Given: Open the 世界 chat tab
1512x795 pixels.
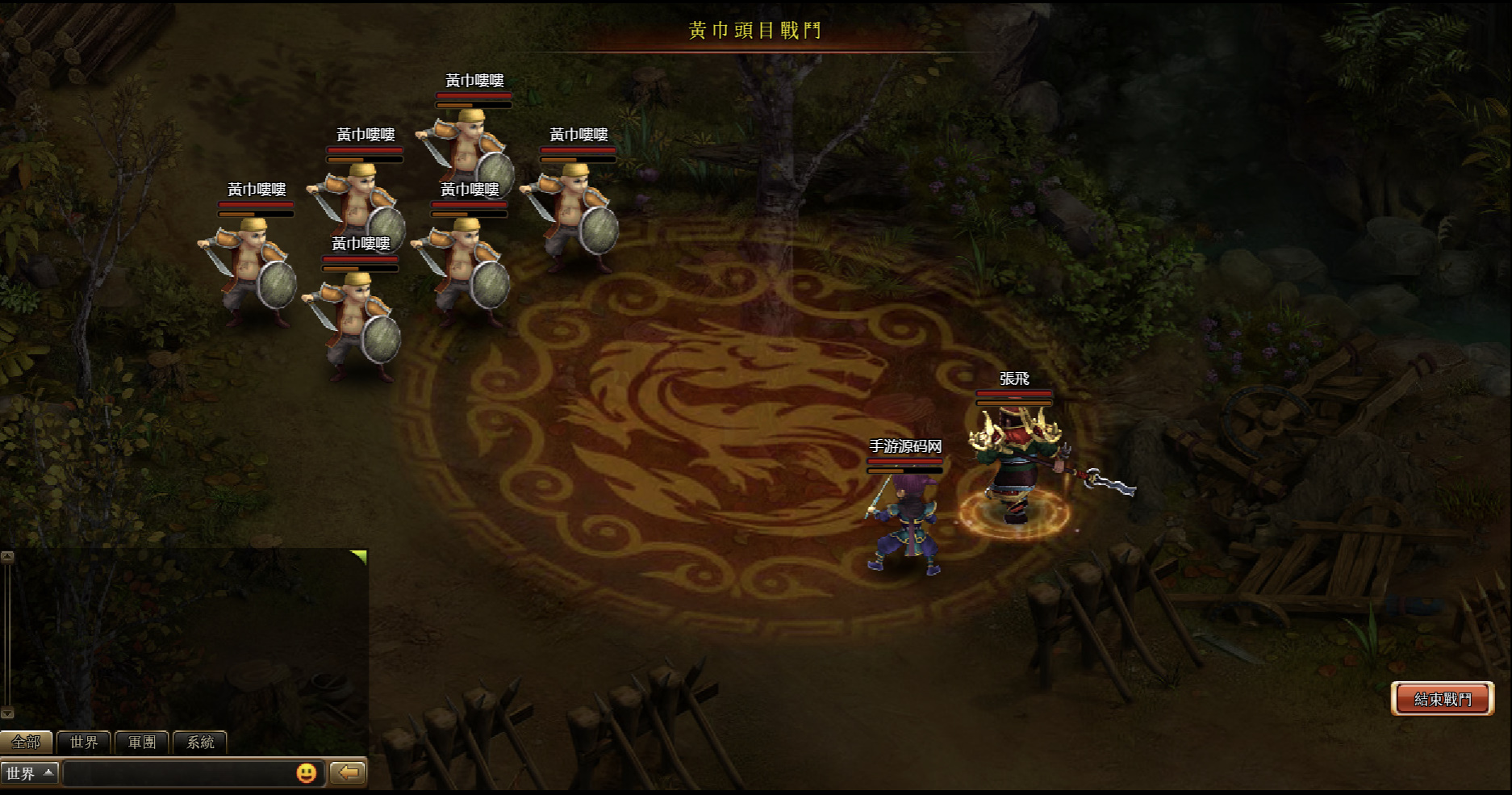Looking at the screenshot, I should (x=84, y=742).
